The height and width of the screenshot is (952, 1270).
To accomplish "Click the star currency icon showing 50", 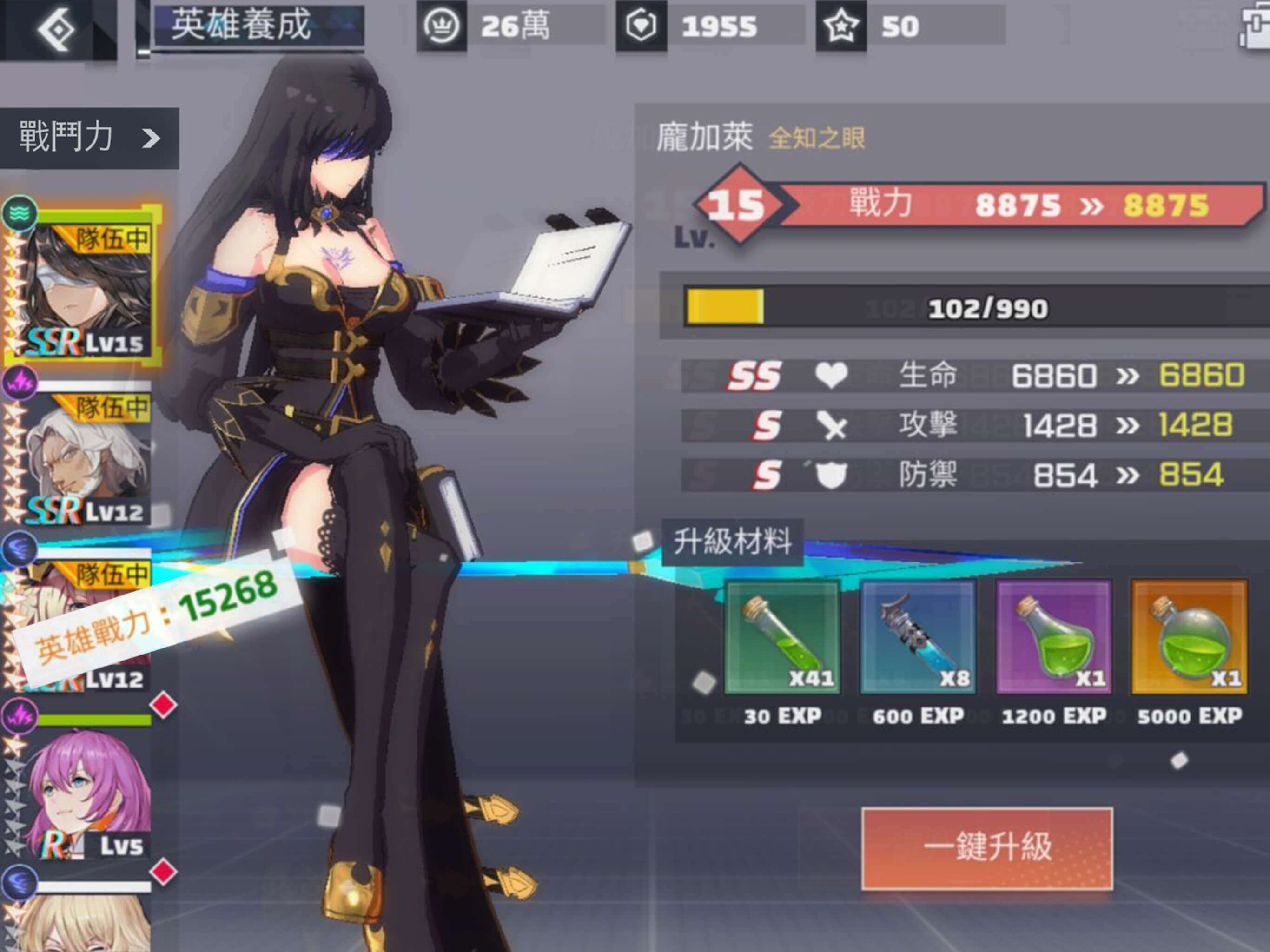I will pyautogui.click(x=840, y=26).
